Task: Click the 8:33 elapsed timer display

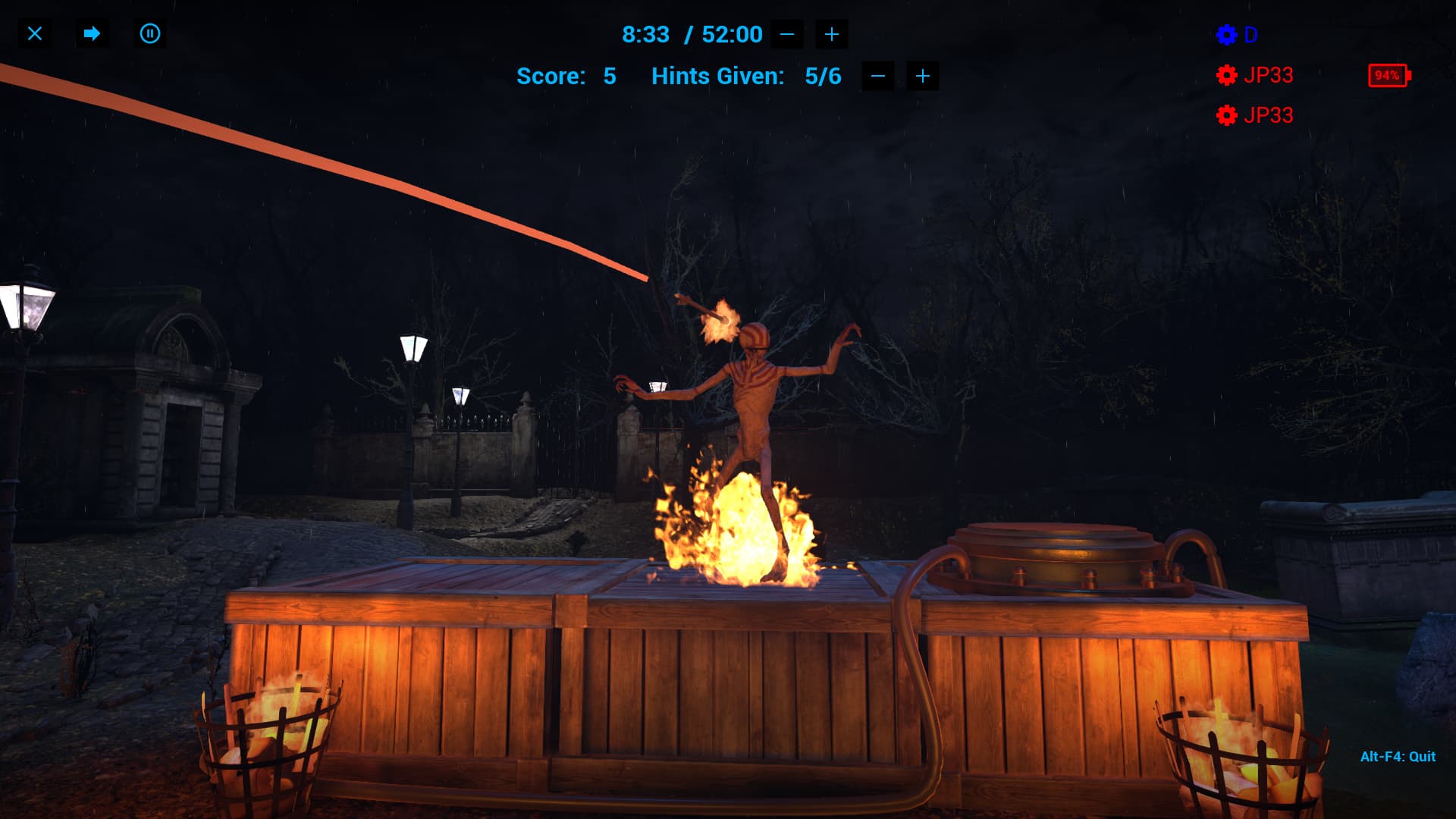Action: point(645,34)
